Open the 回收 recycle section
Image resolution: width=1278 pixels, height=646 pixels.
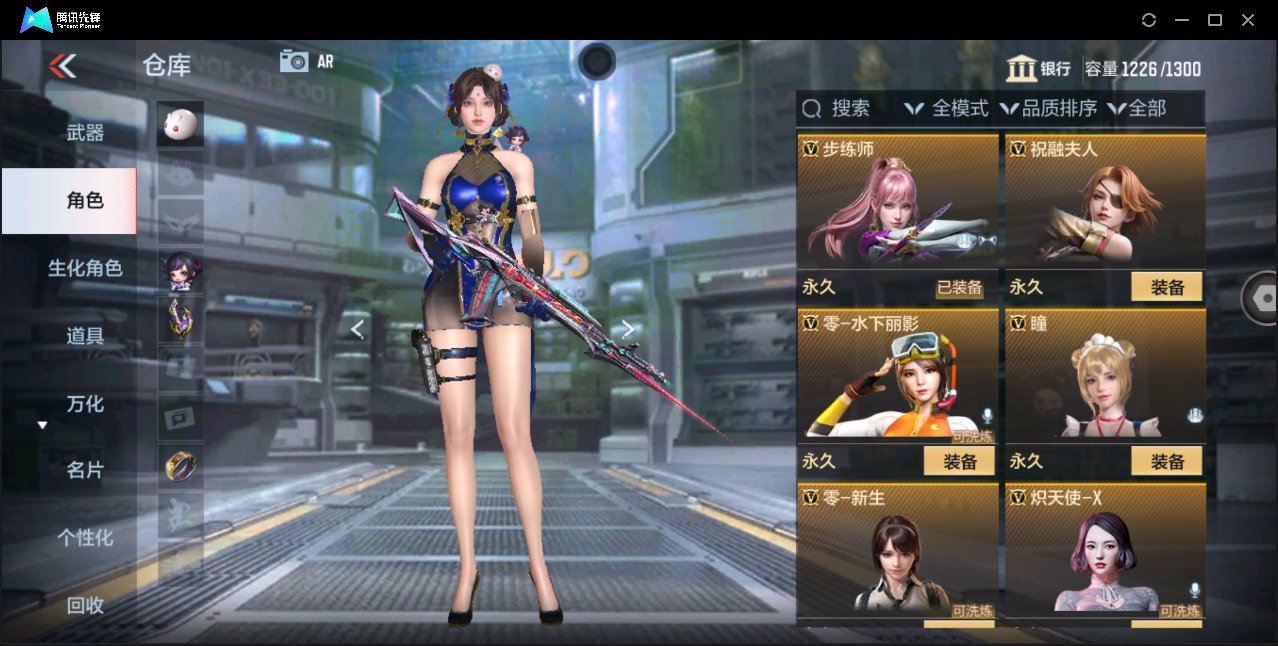point(85,605)
